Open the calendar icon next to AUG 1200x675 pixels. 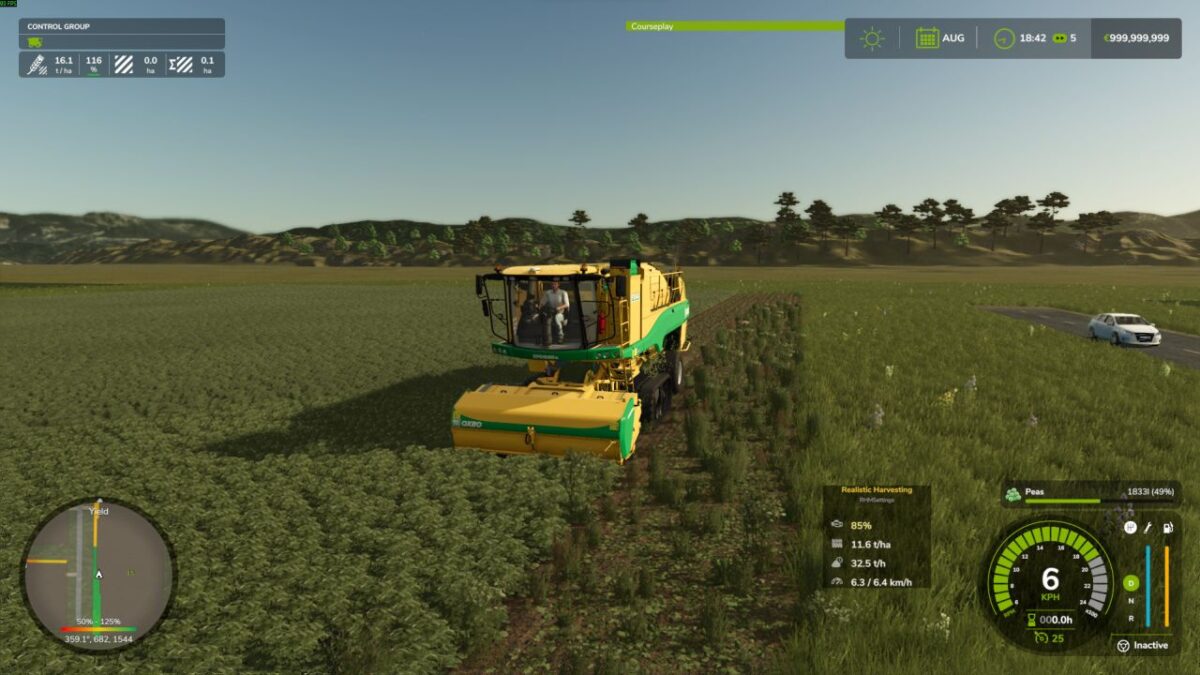click(x=927, y=38)
